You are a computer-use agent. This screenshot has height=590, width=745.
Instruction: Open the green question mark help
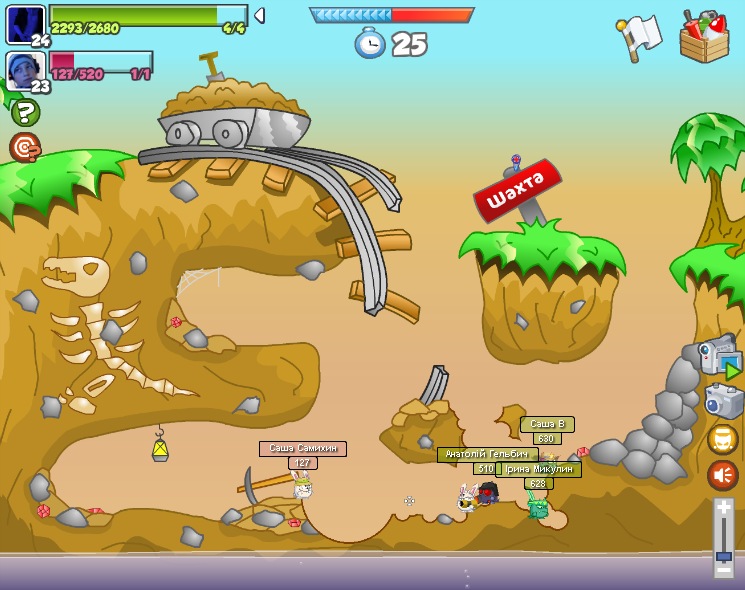point(24,112)
